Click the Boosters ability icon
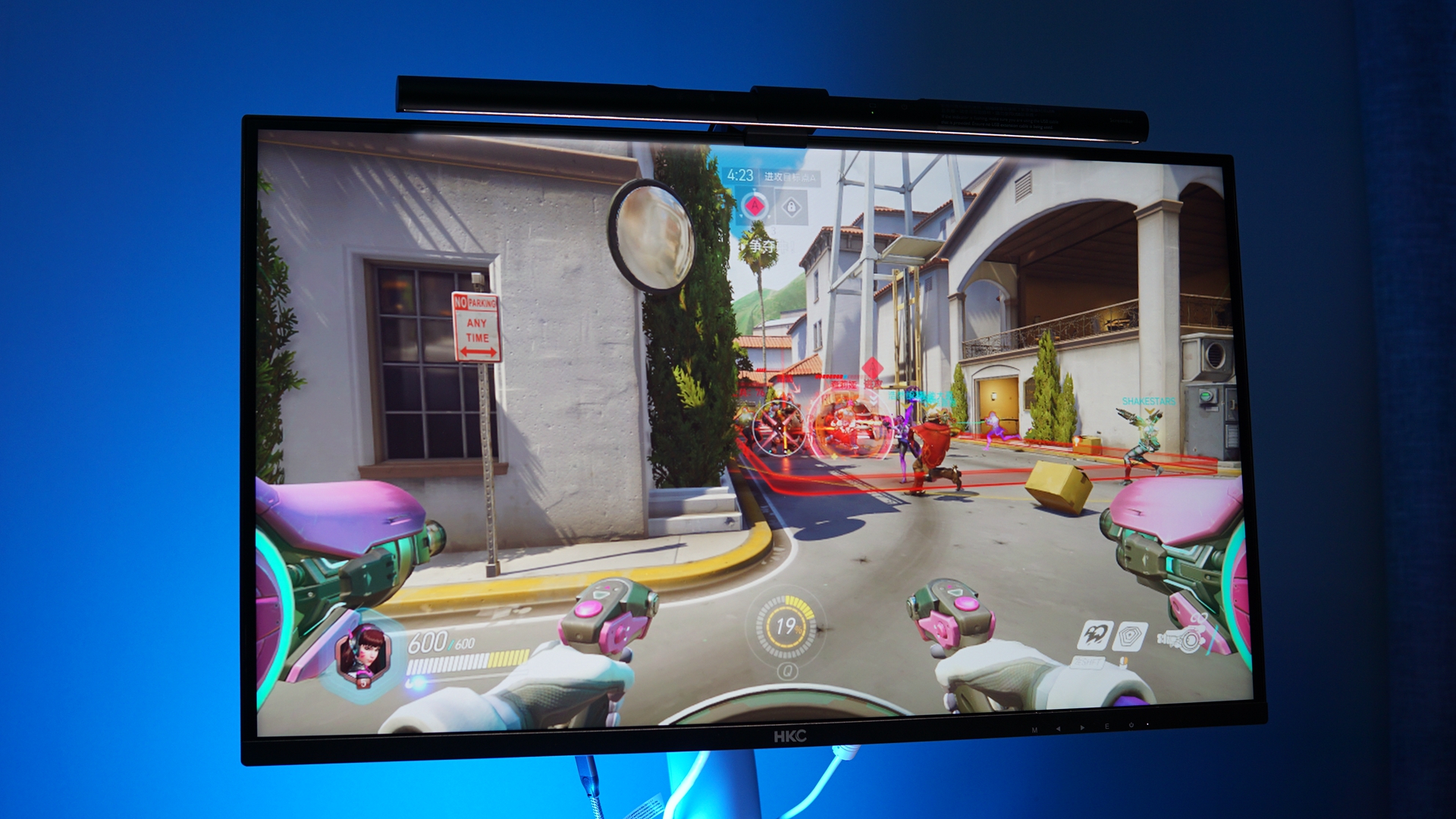1456x819 pixels. coord(1096,636)
